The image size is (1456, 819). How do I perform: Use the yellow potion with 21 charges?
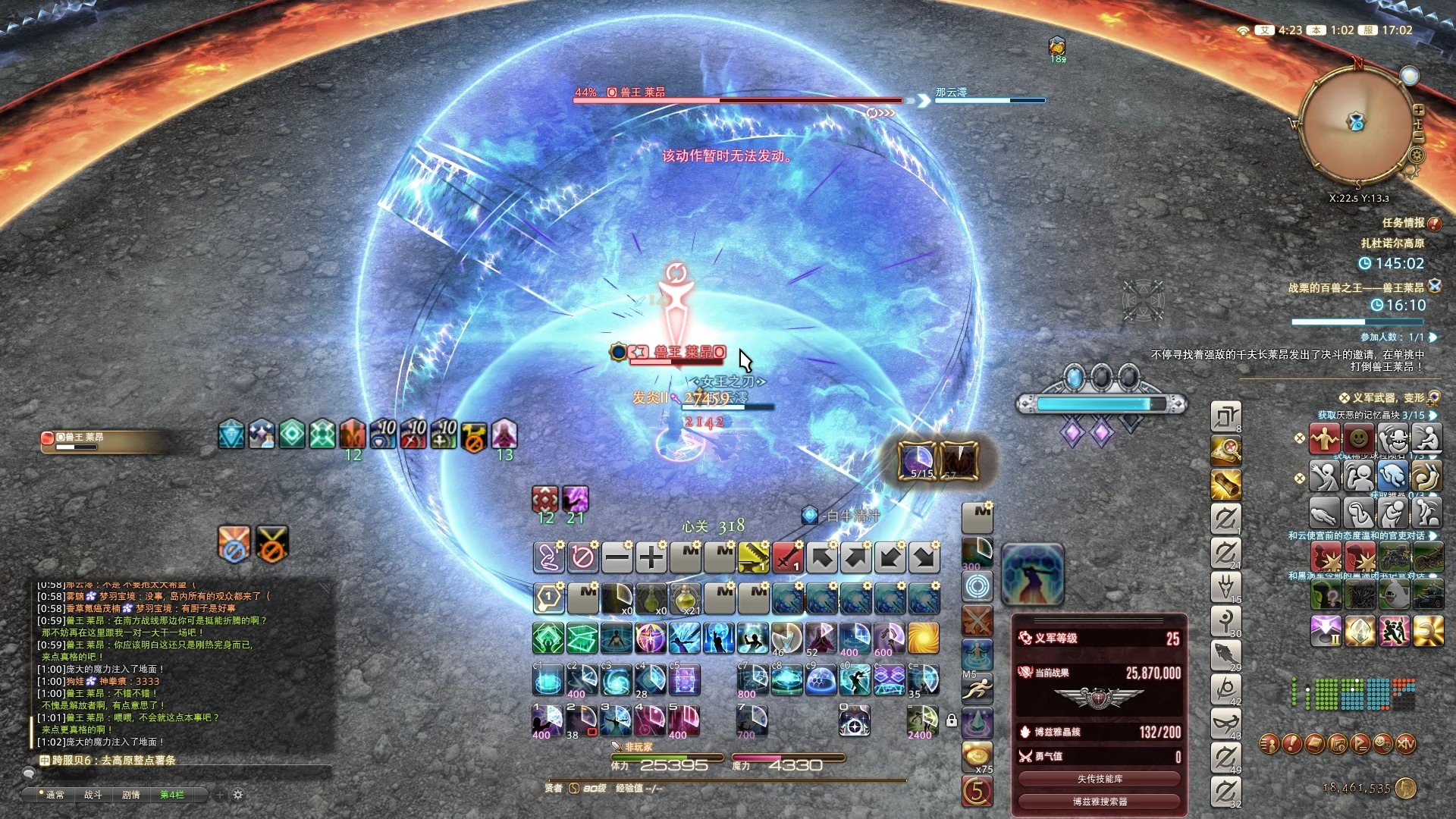coord(685,598)
